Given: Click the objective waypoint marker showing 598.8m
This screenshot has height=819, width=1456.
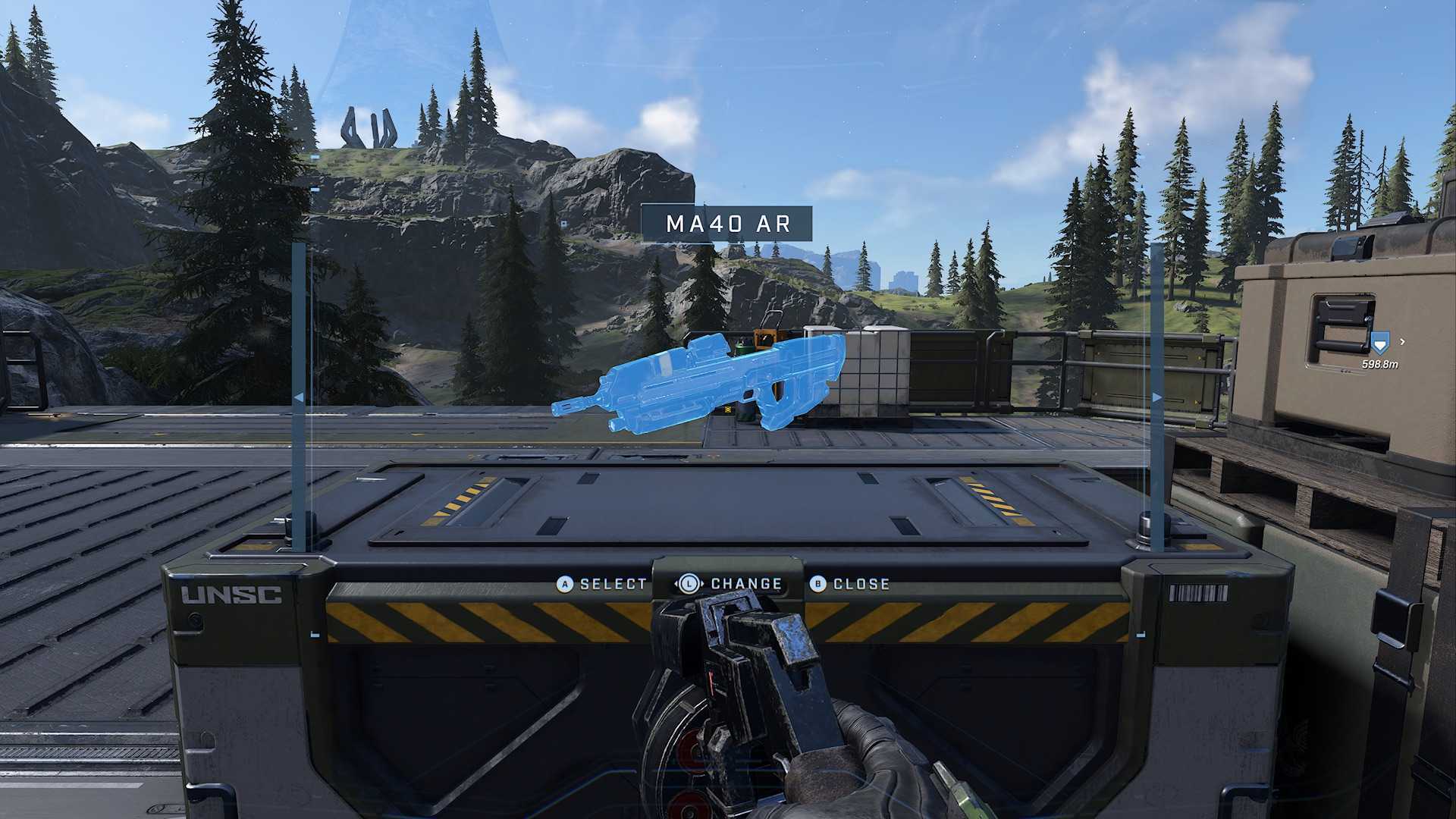Looking at the screenshot, I should point(1379,345).
